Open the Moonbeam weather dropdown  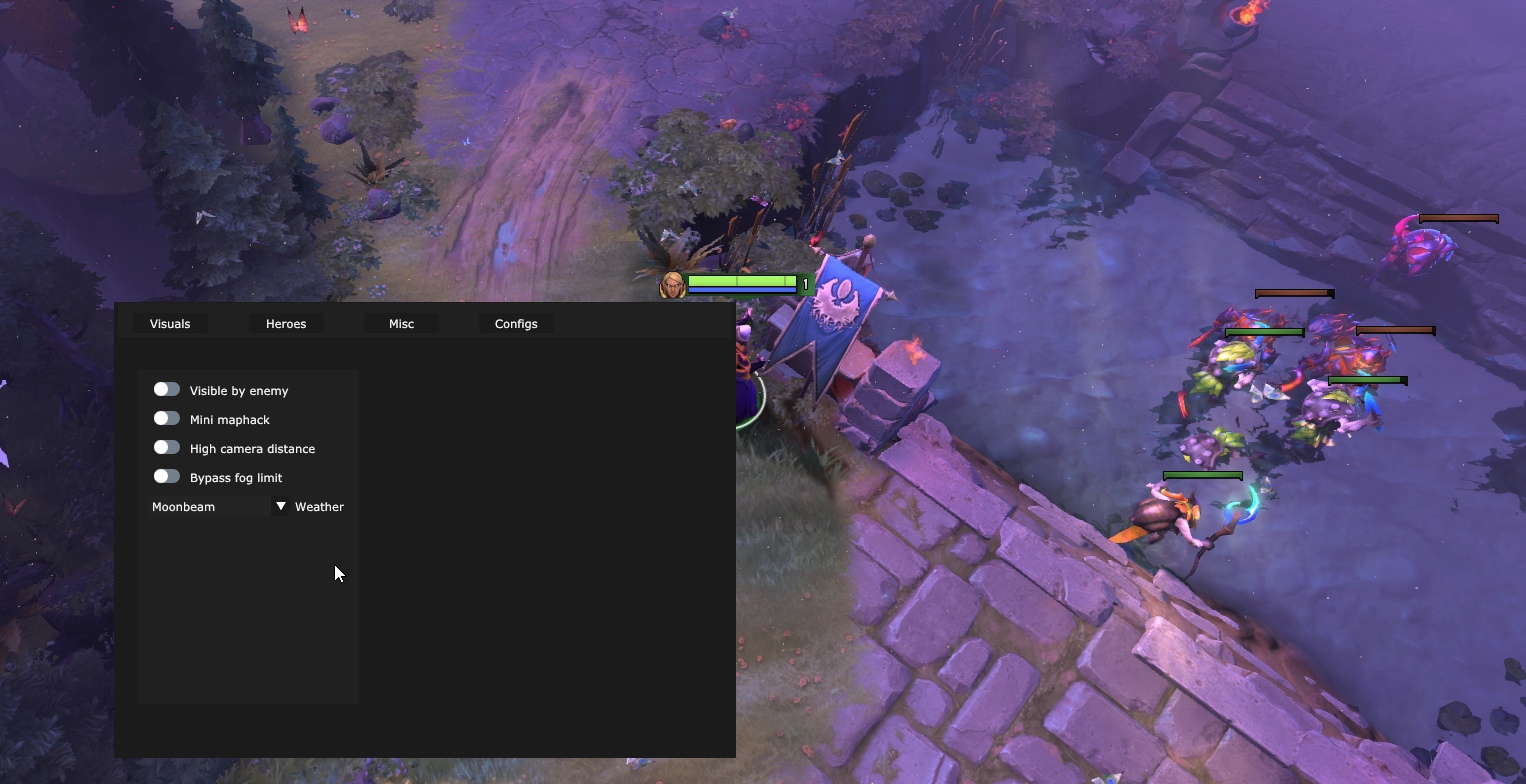coord(219,507)
